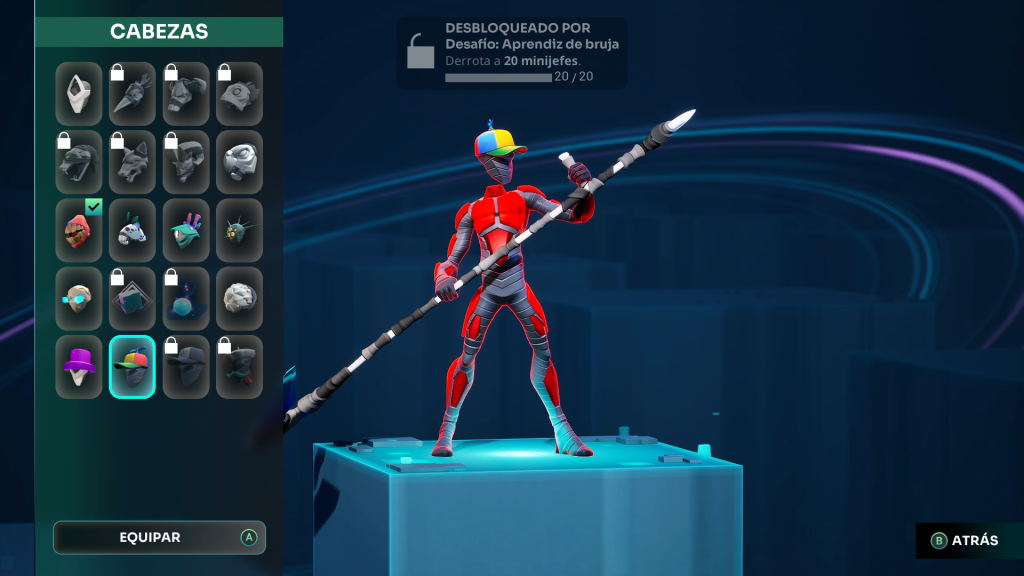Select the purple top hat head
The image size is (1024, 576).
[x=79, y=367]
